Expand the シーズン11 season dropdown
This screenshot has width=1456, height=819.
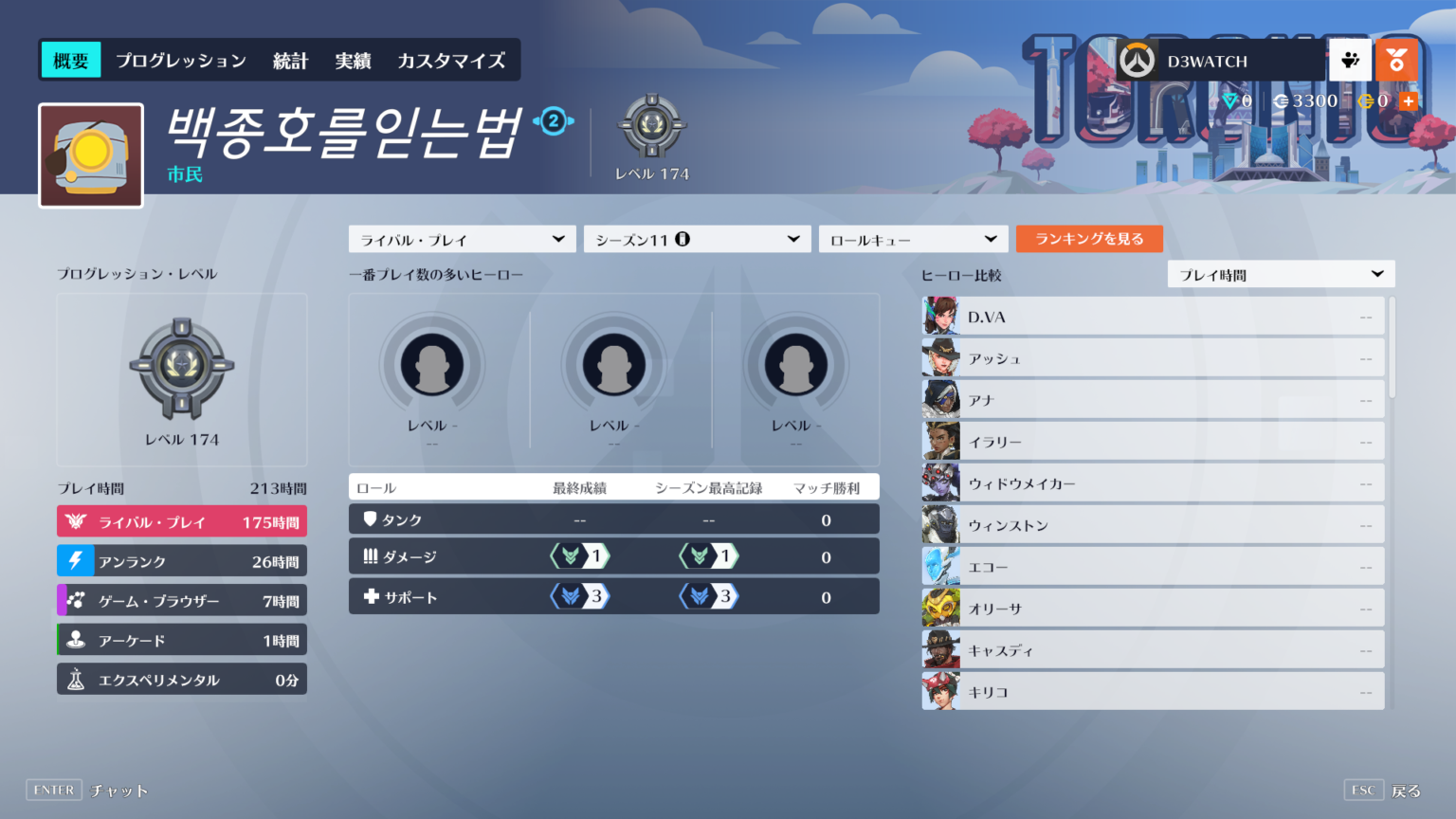pos(697,239)
